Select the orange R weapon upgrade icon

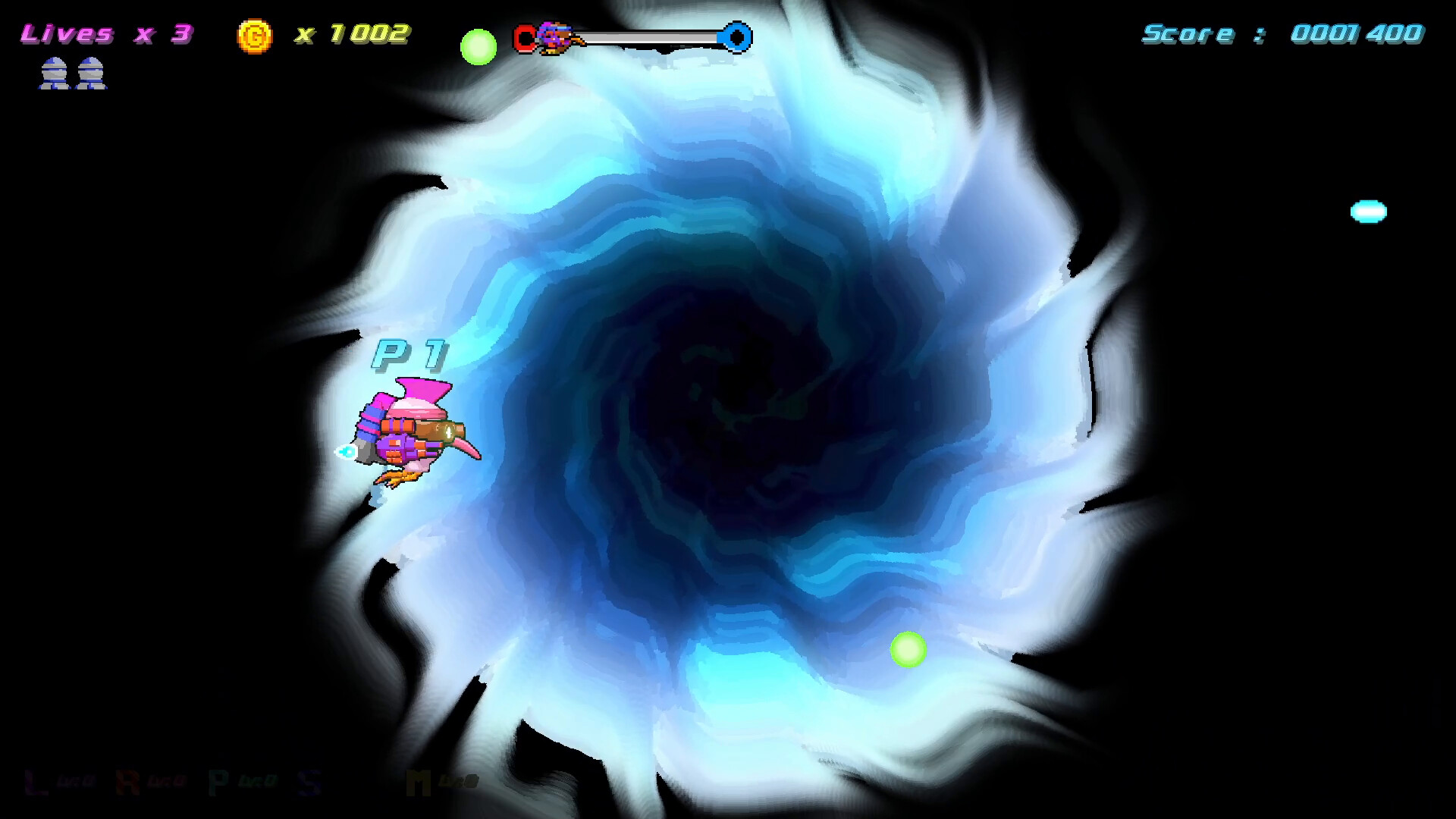click(x=127, y=783)
